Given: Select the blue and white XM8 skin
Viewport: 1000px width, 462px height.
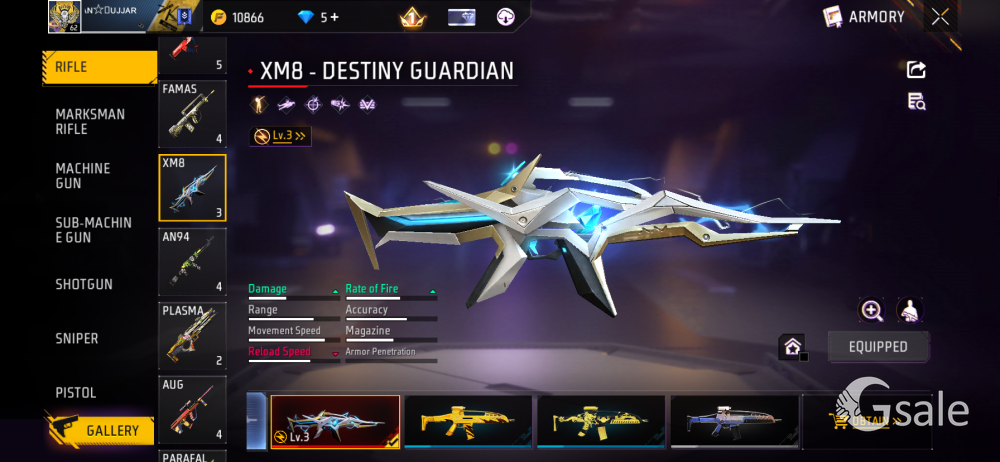Looking at the screenshot, I should [734, 422].
